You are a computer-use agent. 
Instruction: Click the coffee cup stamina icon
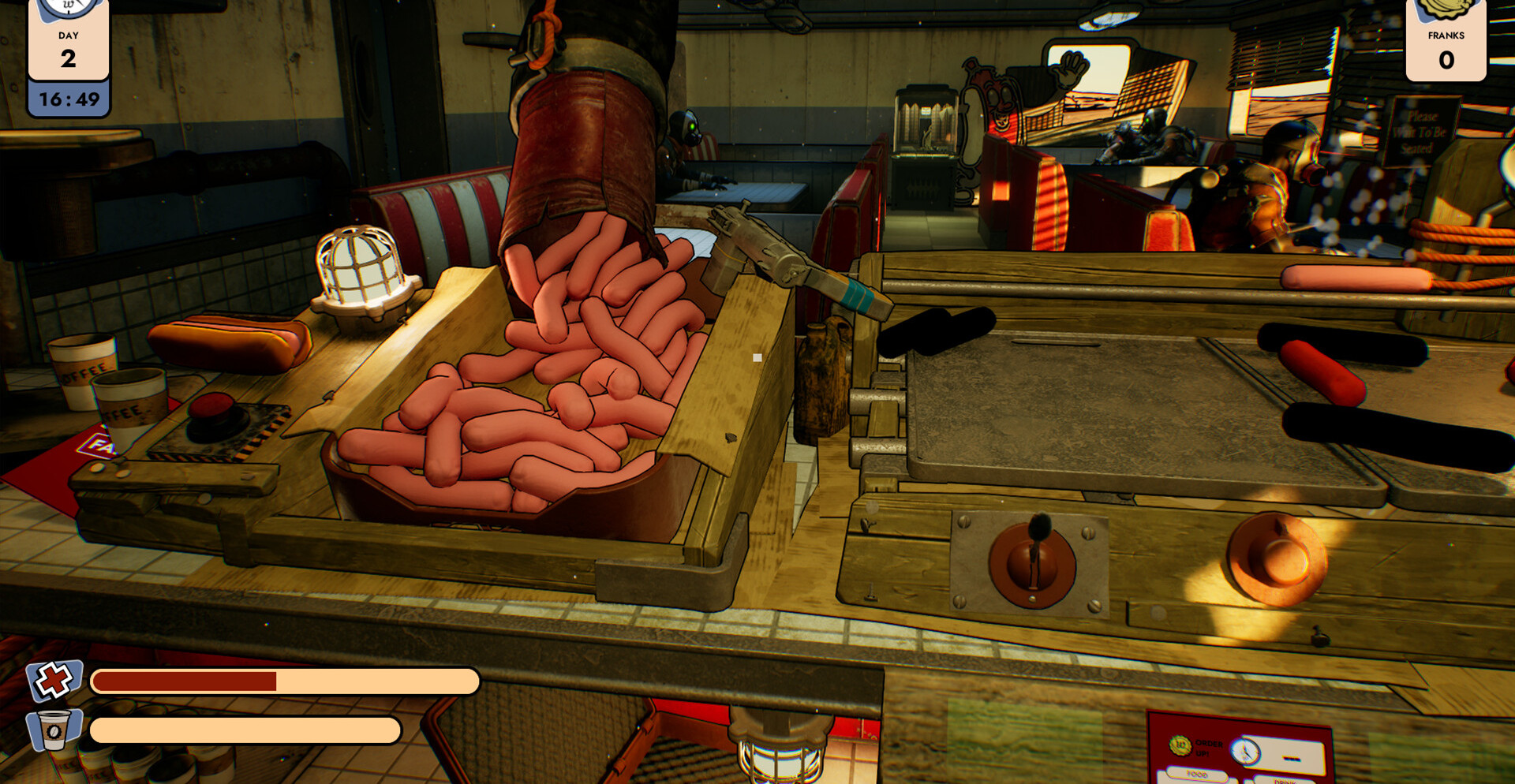(x=54, y=730)
